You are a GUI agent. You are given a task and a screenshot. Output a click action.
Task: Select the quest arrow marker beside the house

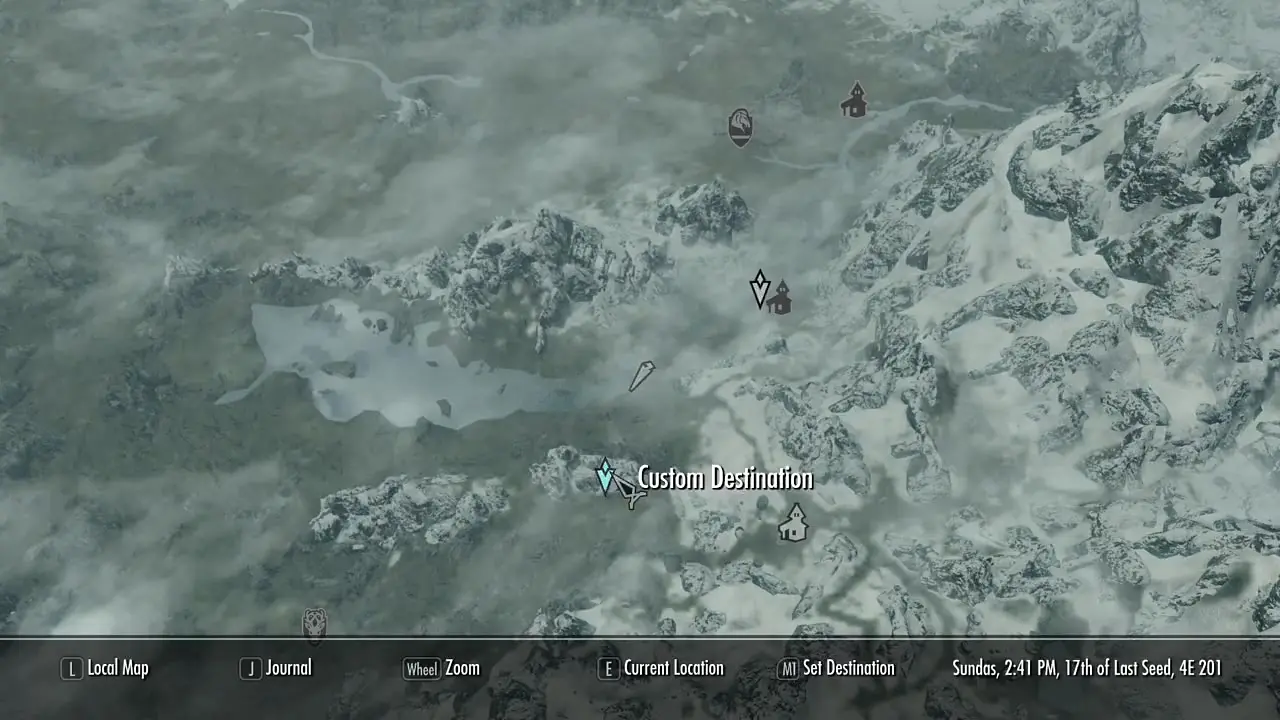point(760,289)
